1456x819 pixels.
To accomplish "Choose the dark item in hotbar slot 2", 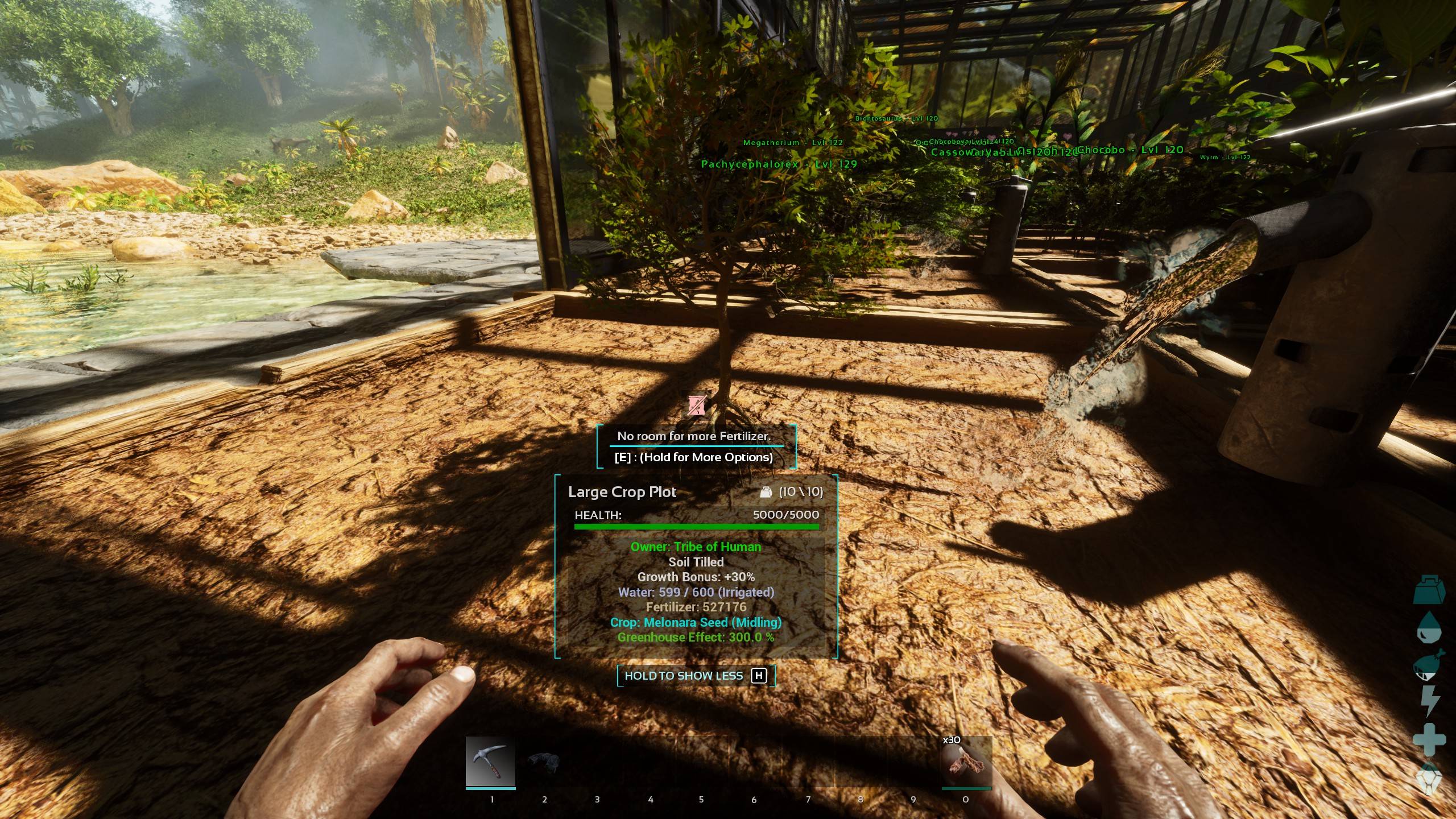I will click(544, 762).
